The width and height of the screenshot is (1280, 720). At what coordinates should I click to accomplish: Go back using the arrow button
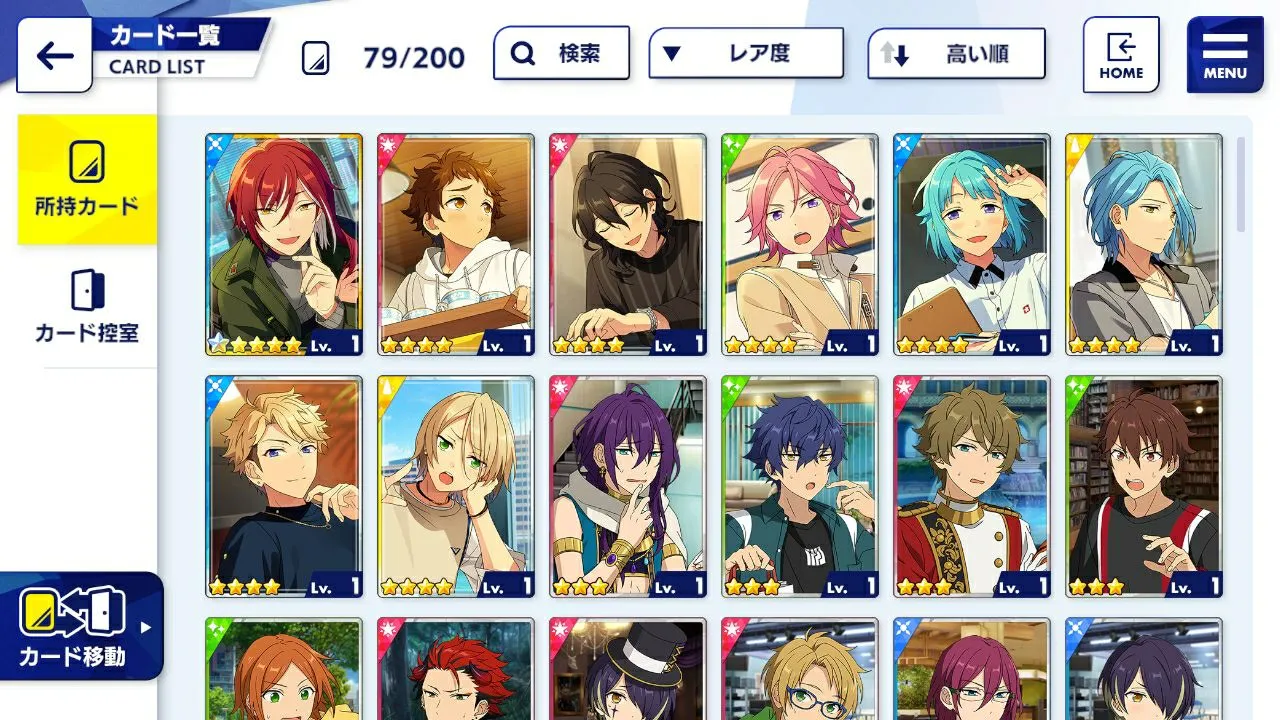(54, 55)
